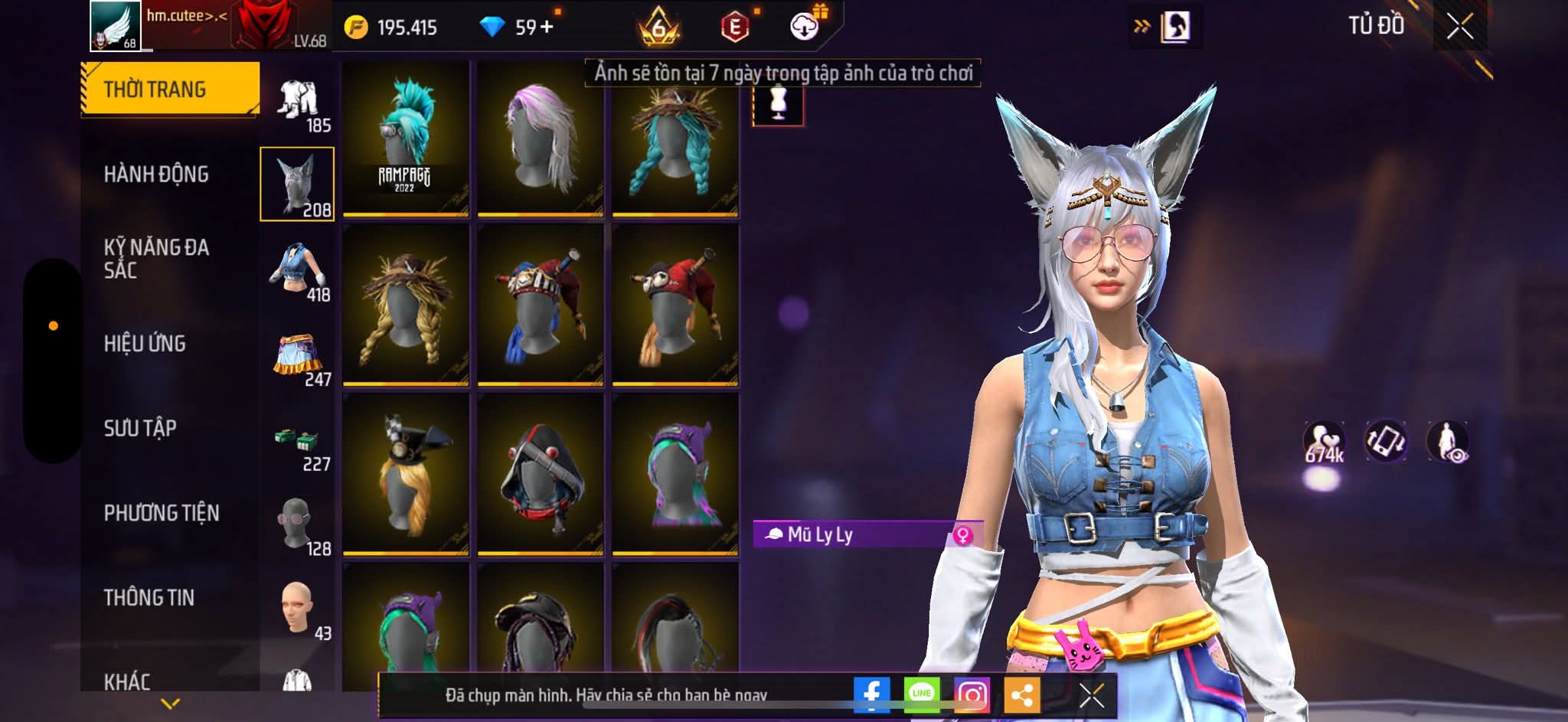This screenshot has width=1568, height=722.
Task: Dismiss the screenshot share bar
Action: click(1091, 695)
